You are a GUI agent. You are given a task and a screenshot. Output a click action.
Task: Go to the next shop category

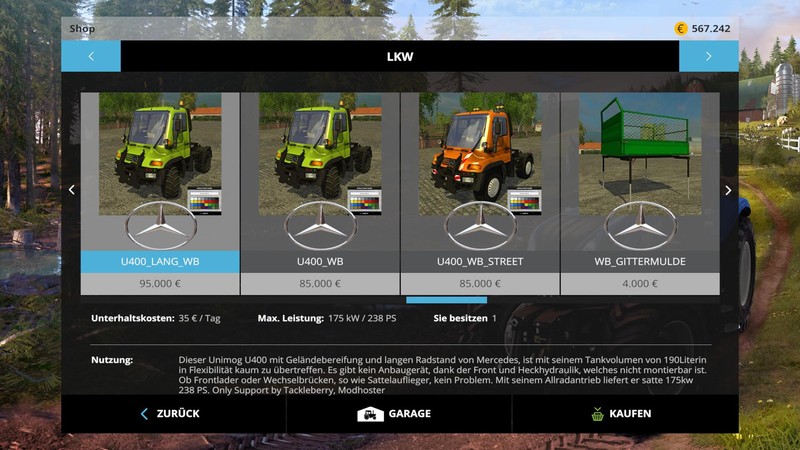[x=708, y=56]
